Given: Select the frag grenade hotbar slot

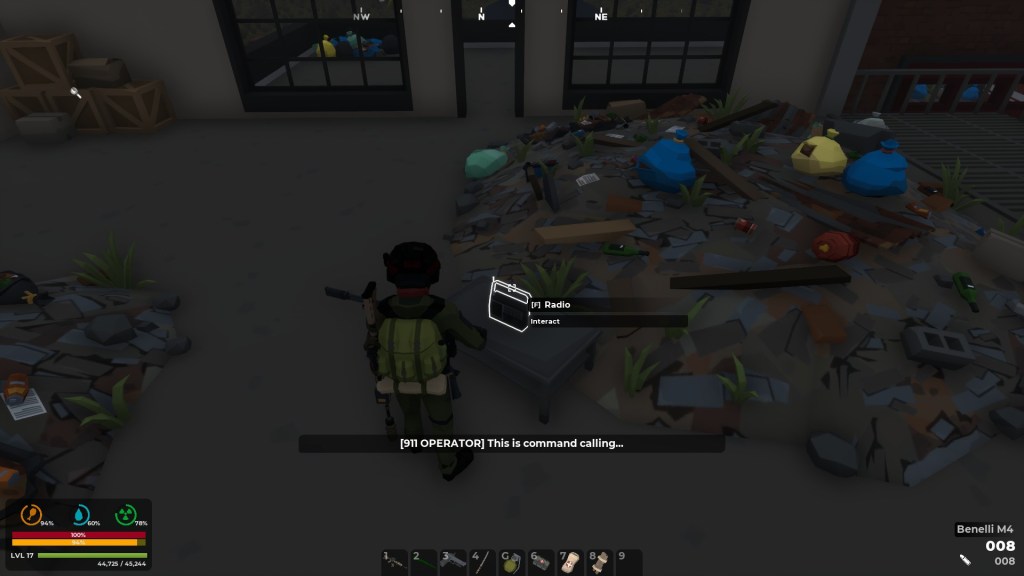Looking at the screenshot, I should [x=512, y=561].
